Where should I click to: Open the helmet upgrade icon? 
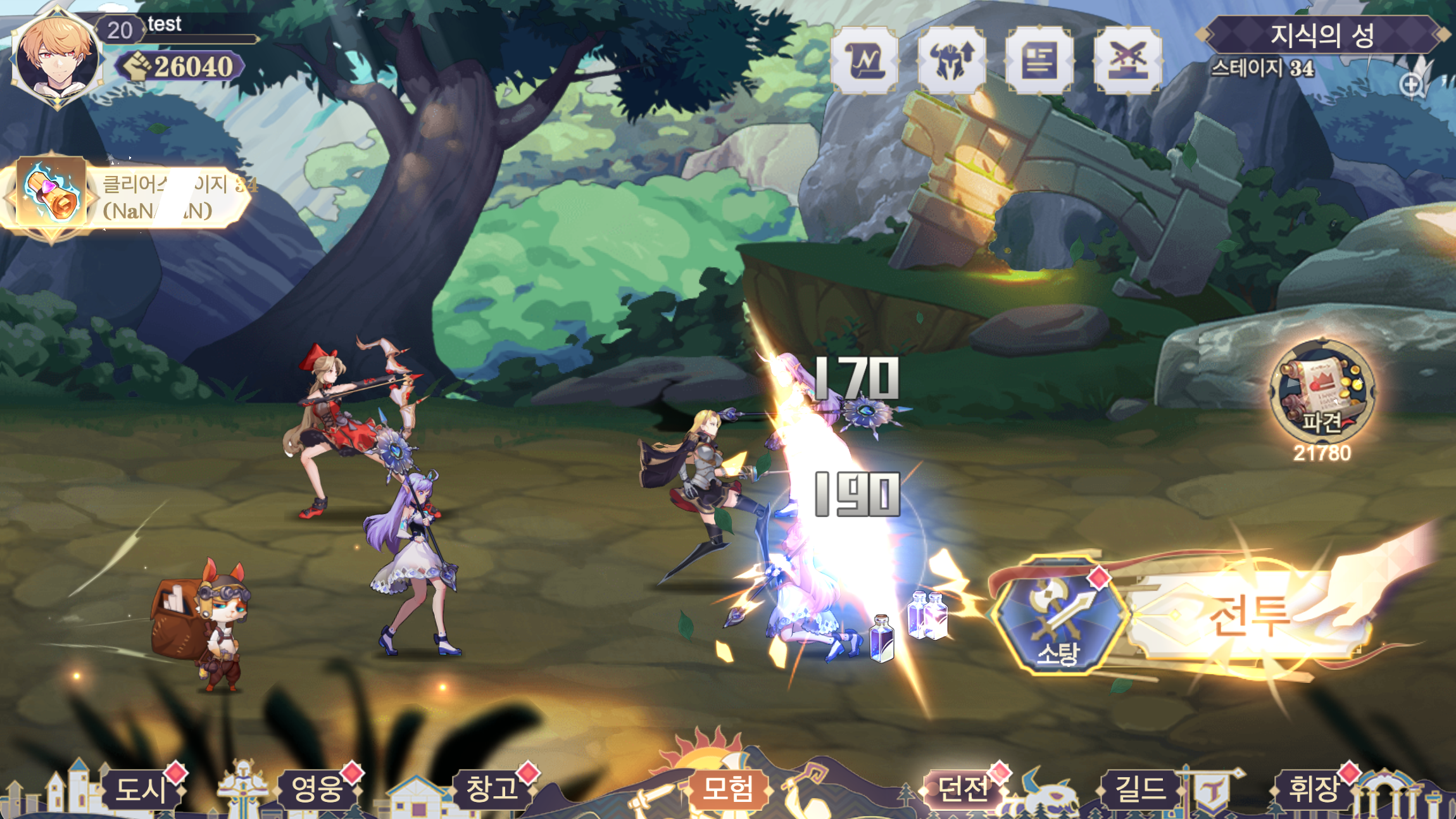pyautogui.click(x=951, y=61)
